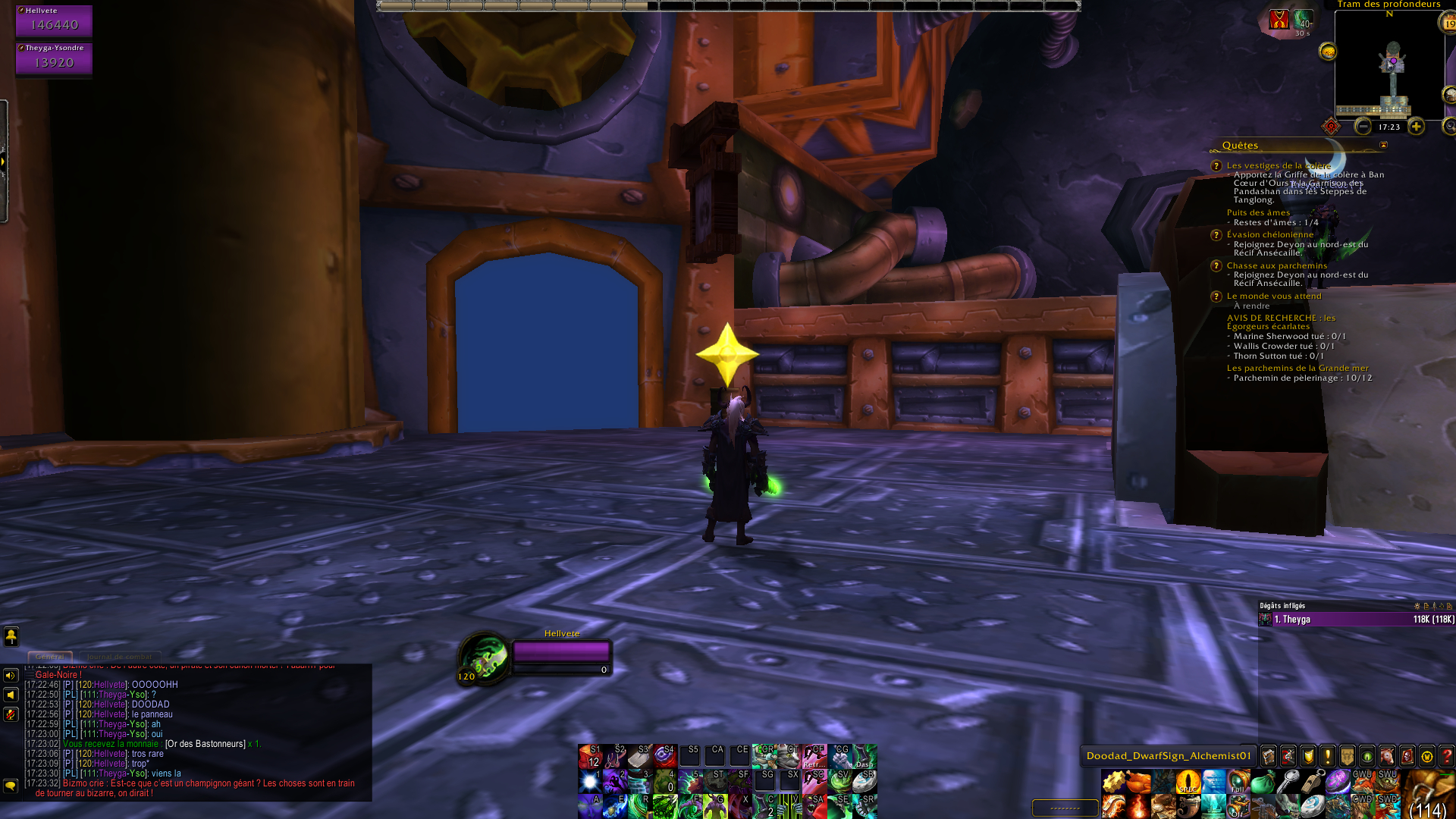Use the whistle item on the action bar

coord(1313,783)
